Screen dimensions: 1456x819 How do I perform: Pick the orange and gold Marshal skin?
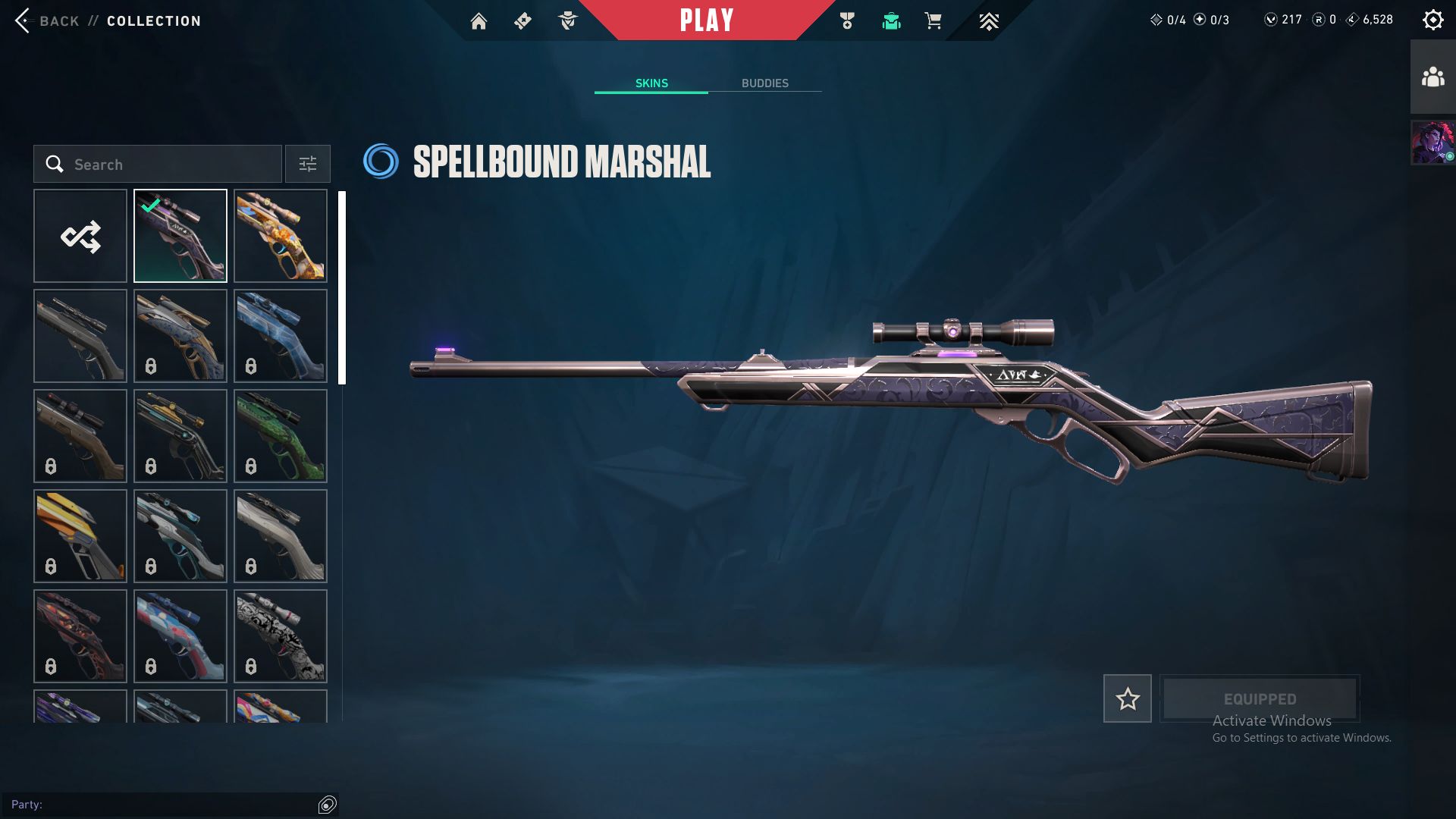pyautogui.click(x=281, y=236)
